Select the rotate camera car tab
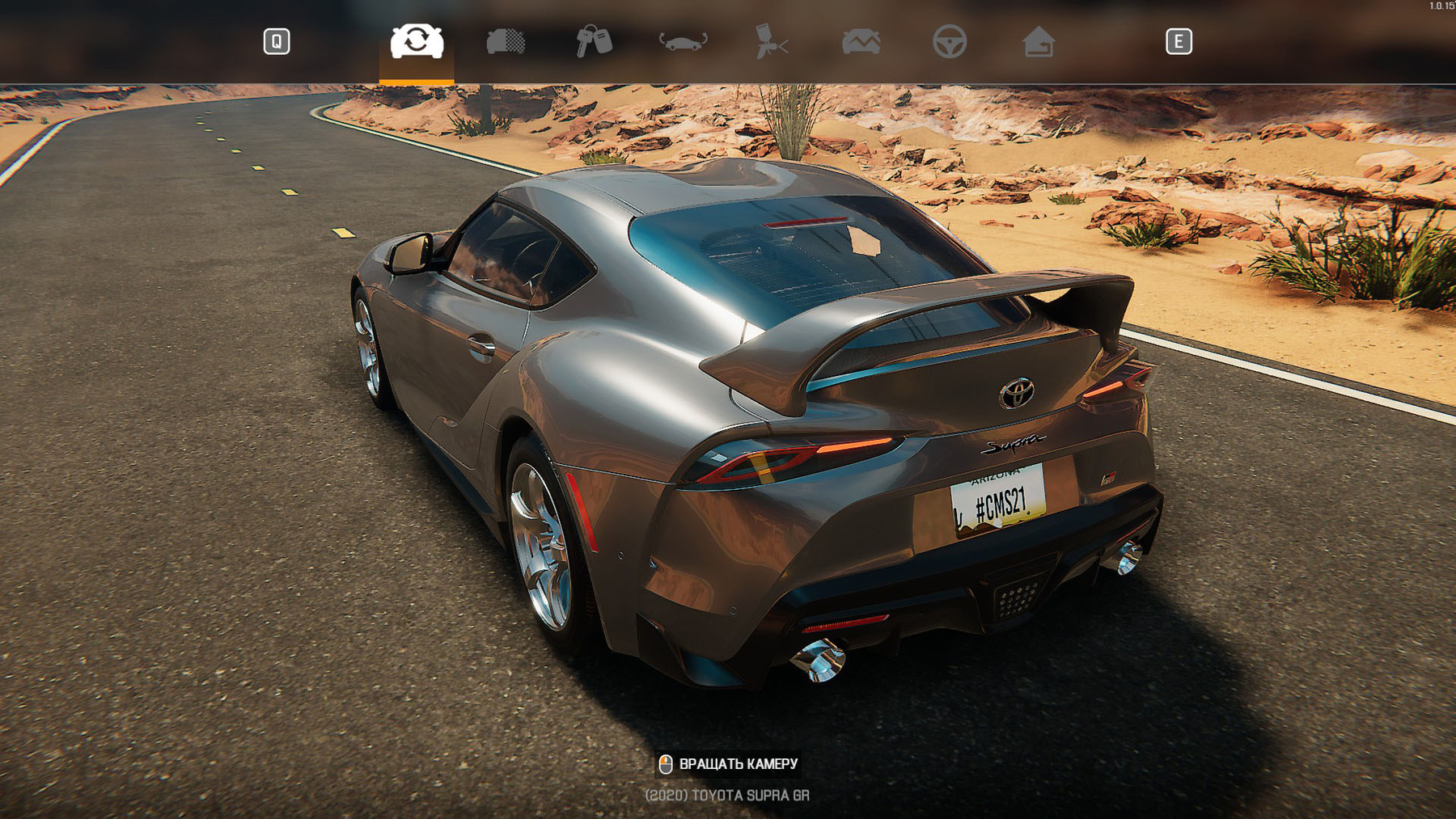The height and width of the screenshot is (819, 1456). tap(417, 41)
